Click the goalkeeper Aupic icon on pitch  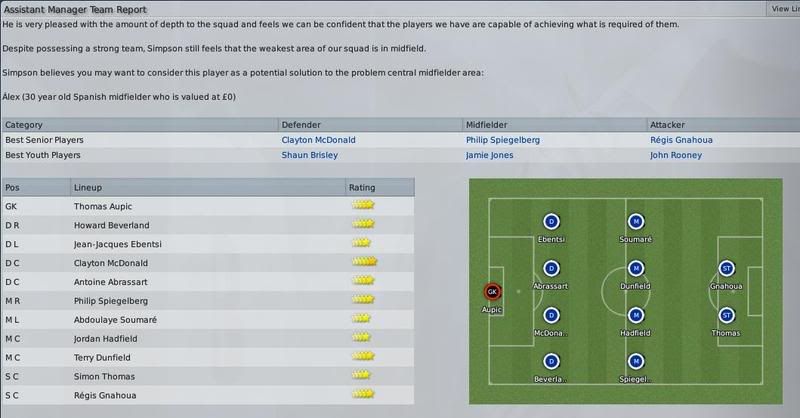tap(492, 292)
